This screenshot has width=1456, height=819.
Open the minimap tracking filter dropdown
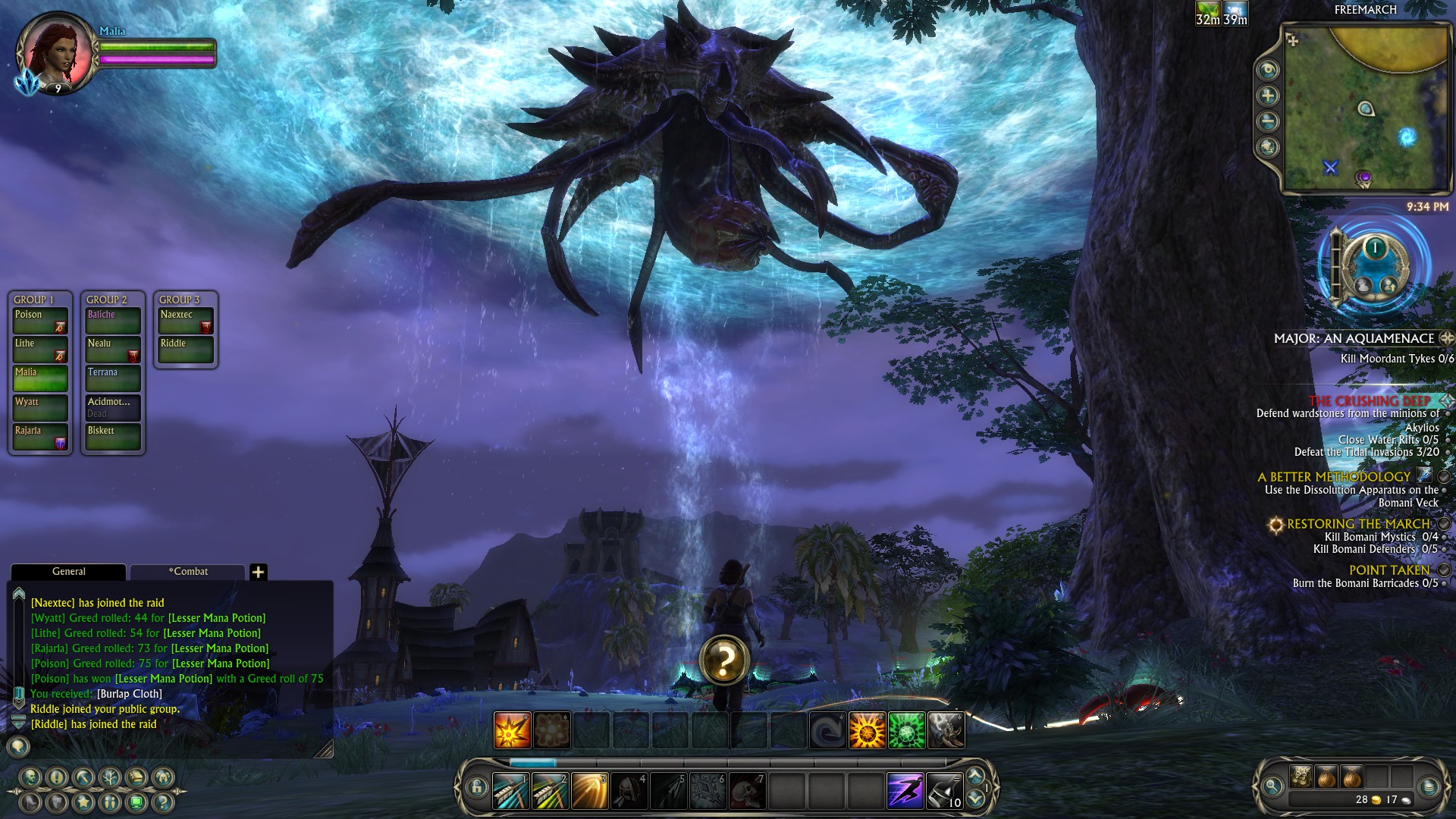point(1266,70)
